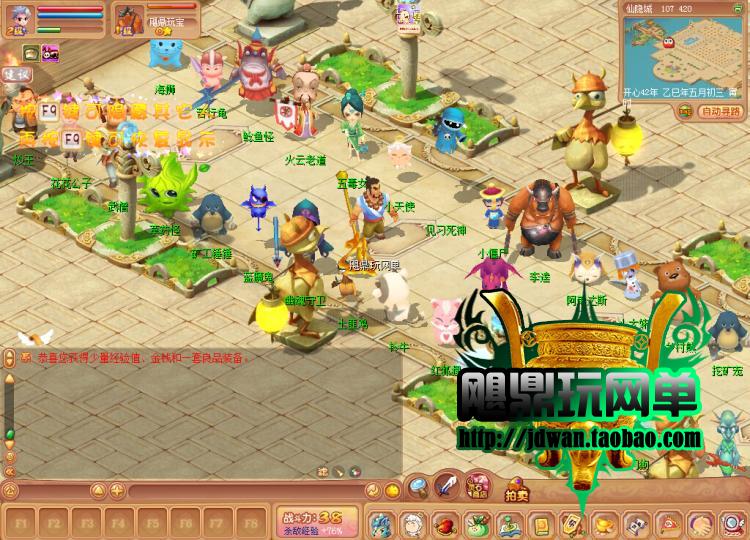
Task: Click the magnifying glass icon
Action: click(418, 489)
